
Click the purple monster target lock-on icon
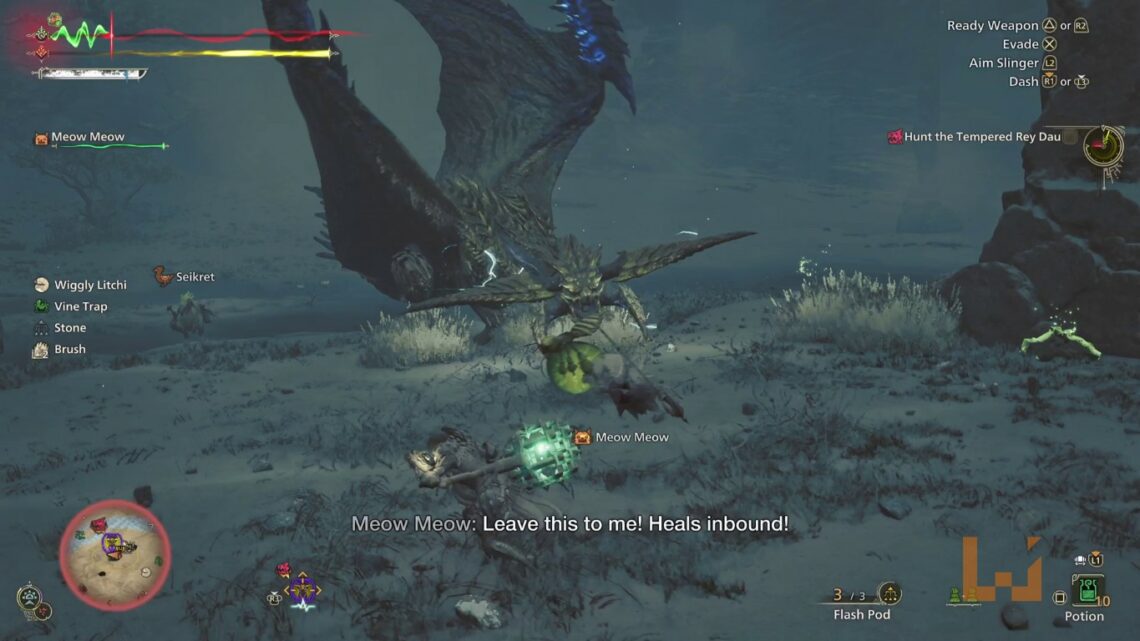302,589
